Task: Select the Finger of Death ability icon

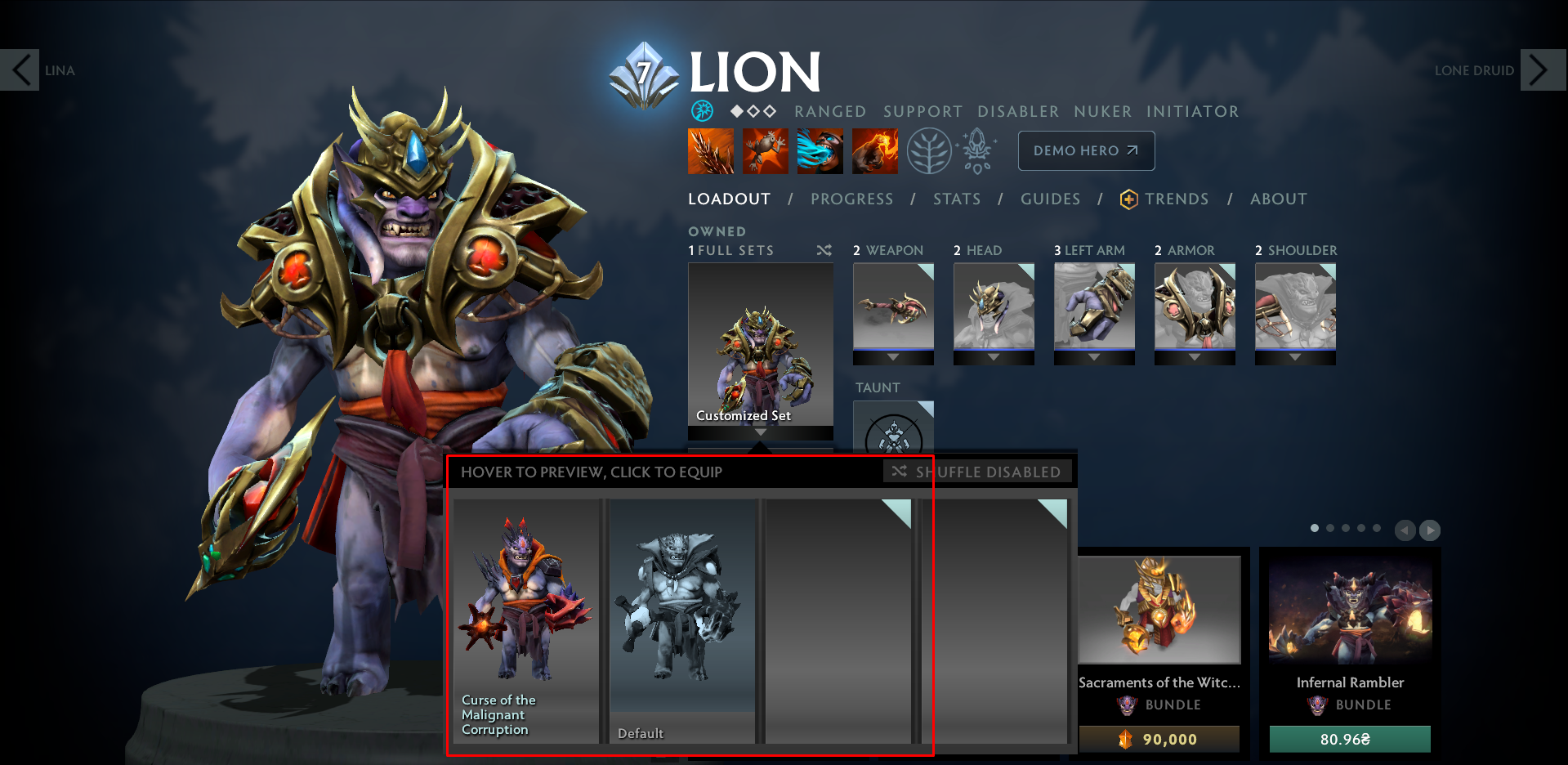Action: [x=874, y=151]
